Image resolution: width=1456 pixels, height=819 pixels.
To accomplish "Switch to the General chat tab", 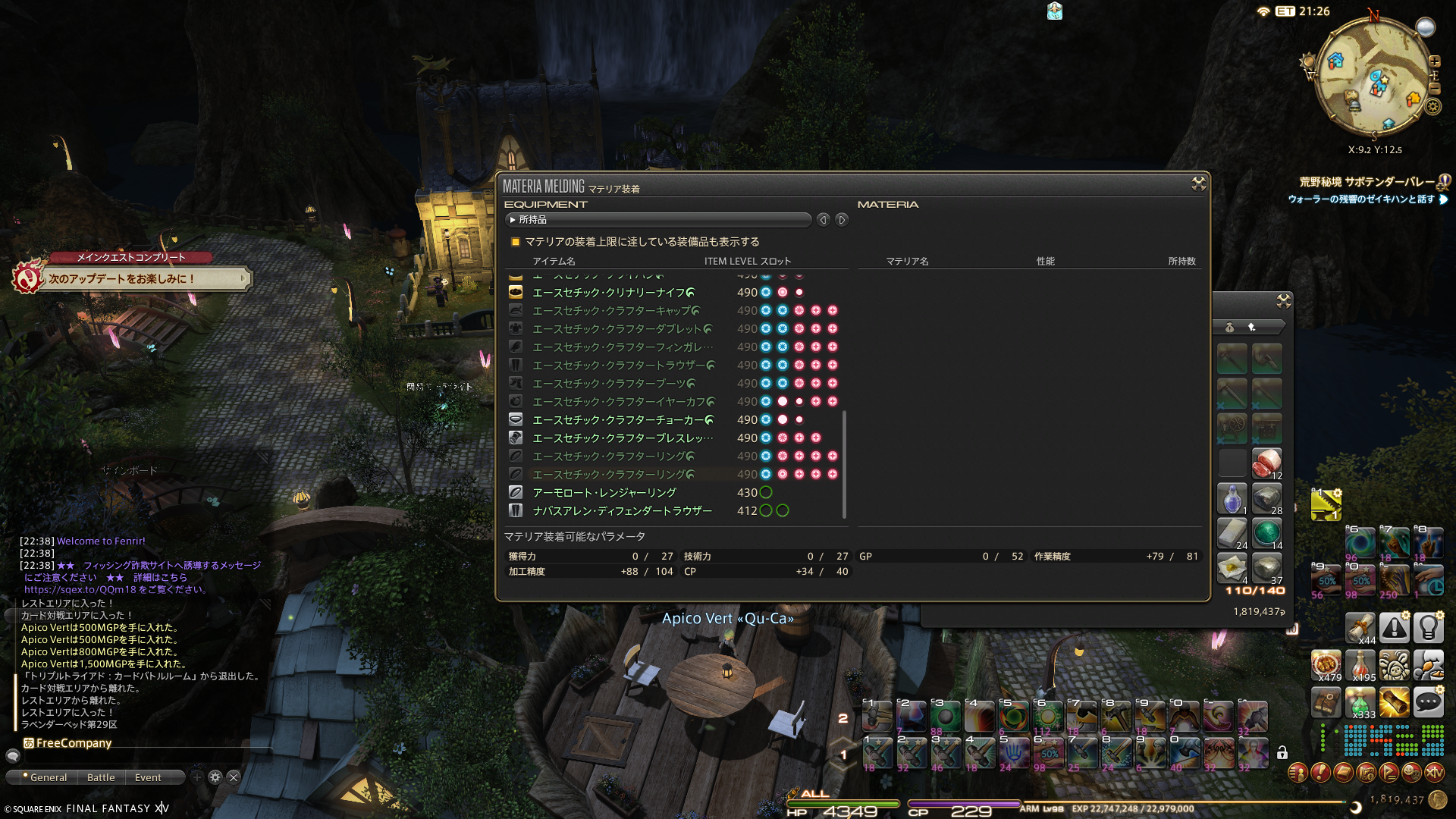I will [45, 777].
